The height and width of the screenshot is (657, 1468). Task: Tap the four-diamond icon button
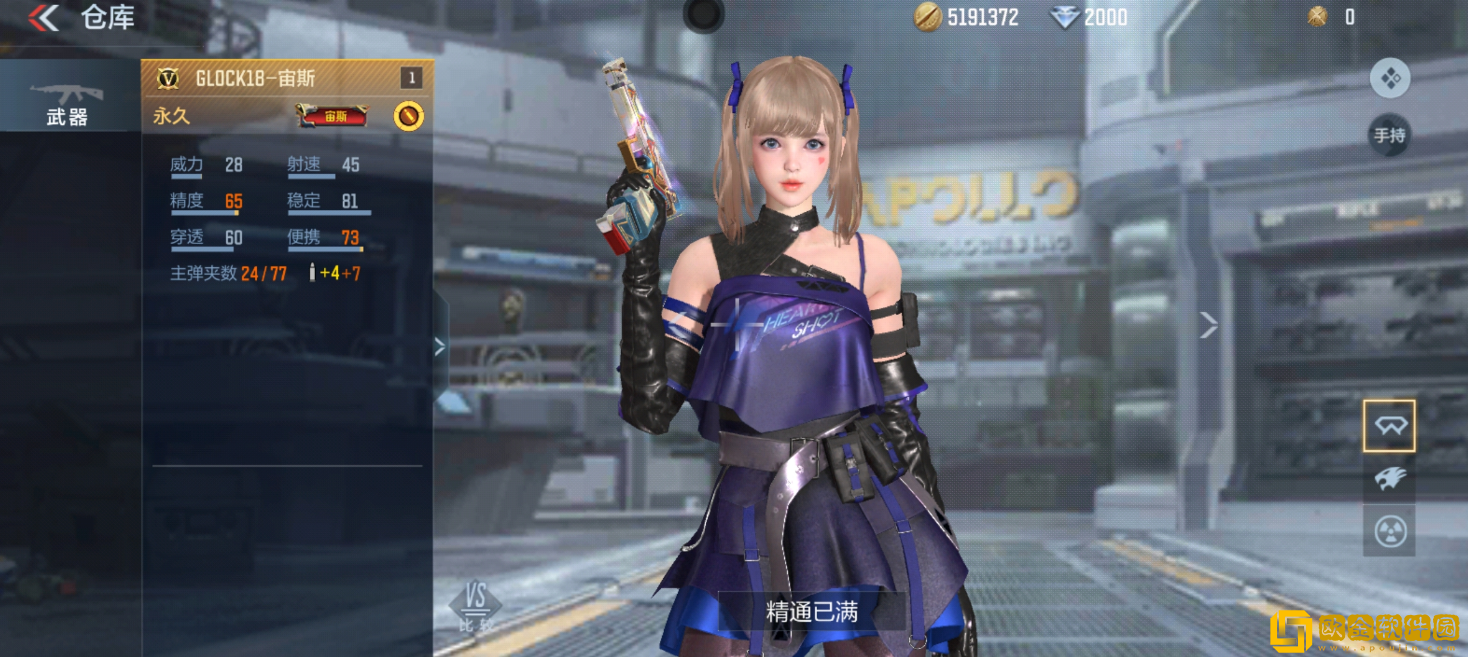(x=1389, y=78)
